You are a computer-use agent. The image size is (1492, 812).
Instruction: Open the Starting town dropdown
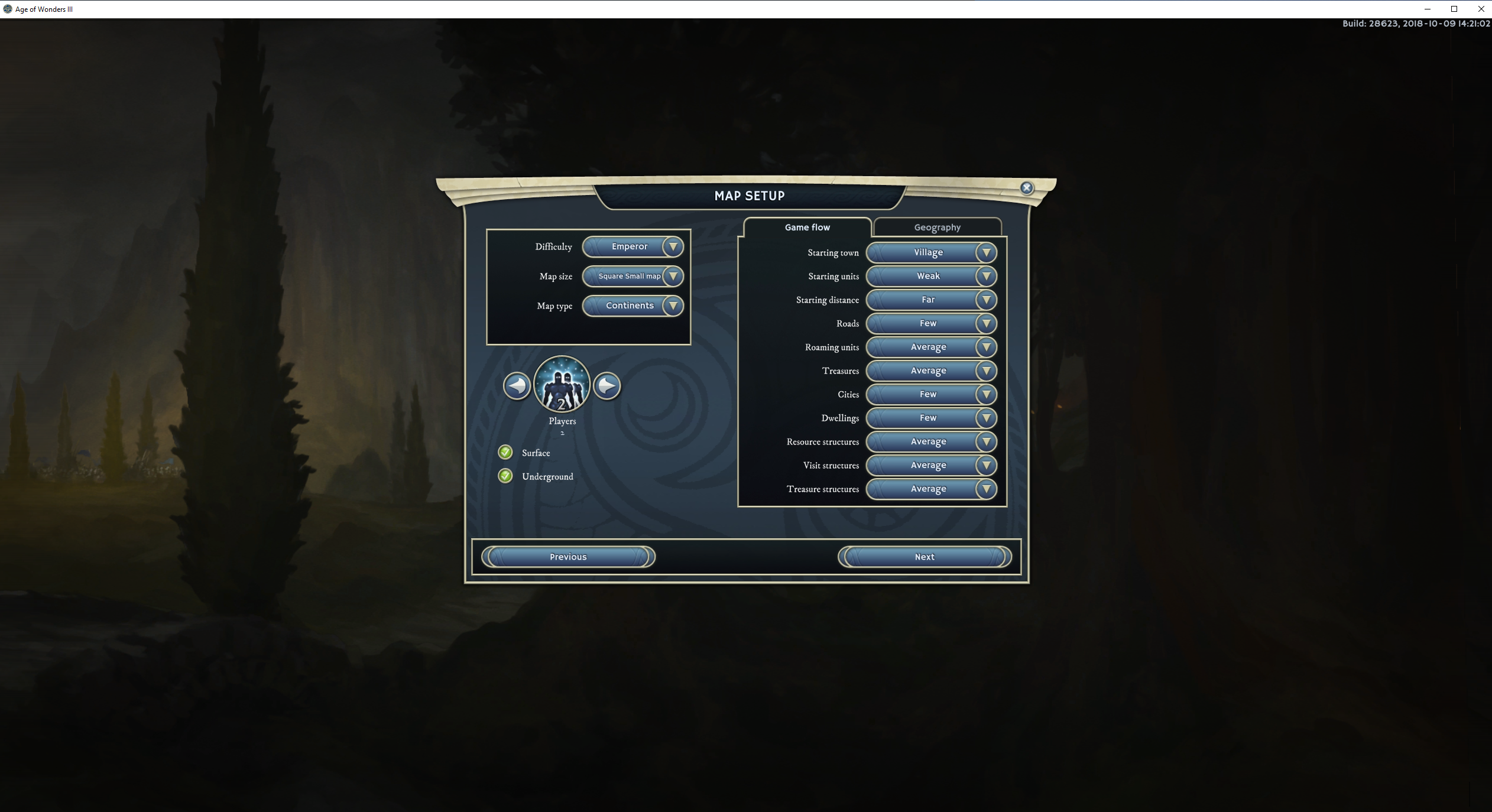pyautogui.click(x=931, y=252)
